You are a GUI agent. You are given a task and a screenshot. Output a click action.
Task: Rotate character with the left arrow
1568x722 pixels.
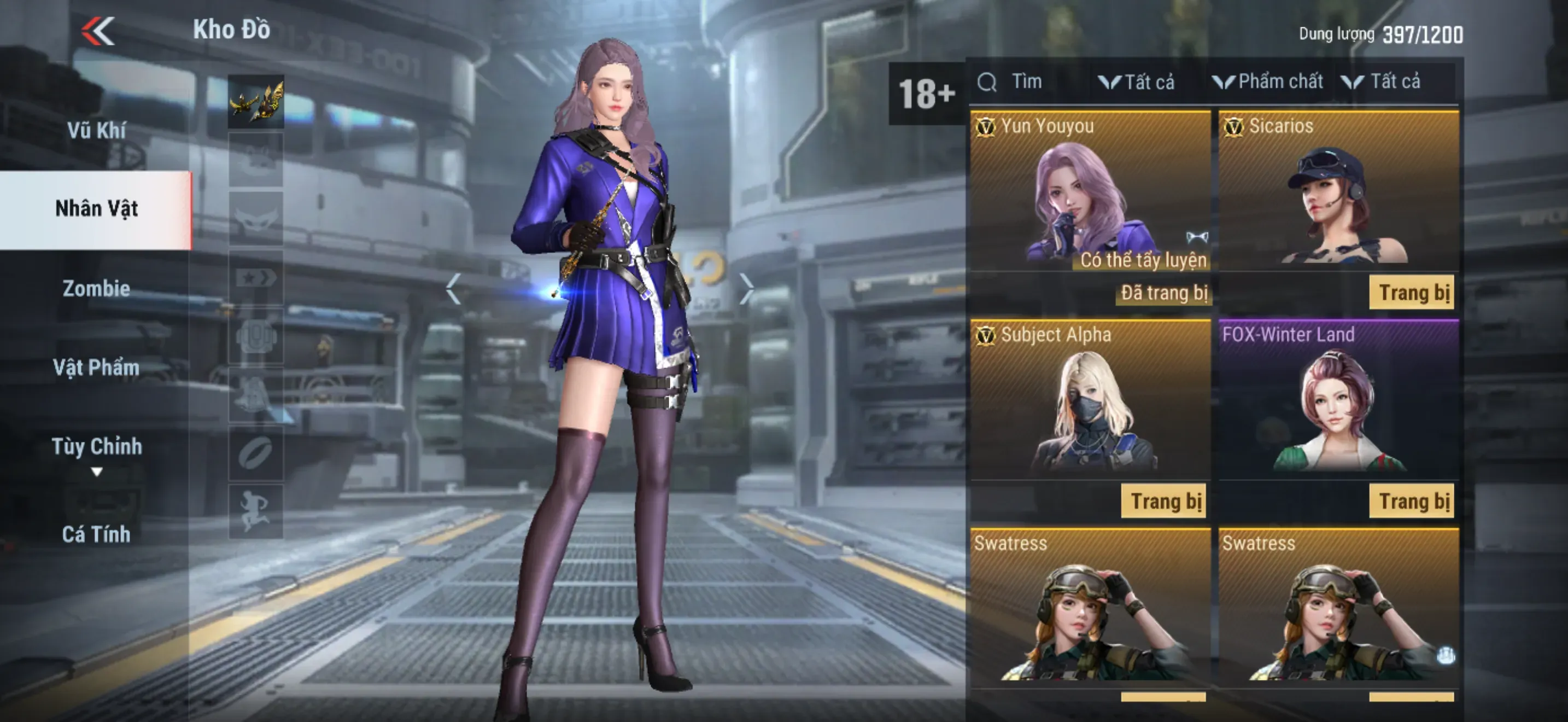[453, 289]
